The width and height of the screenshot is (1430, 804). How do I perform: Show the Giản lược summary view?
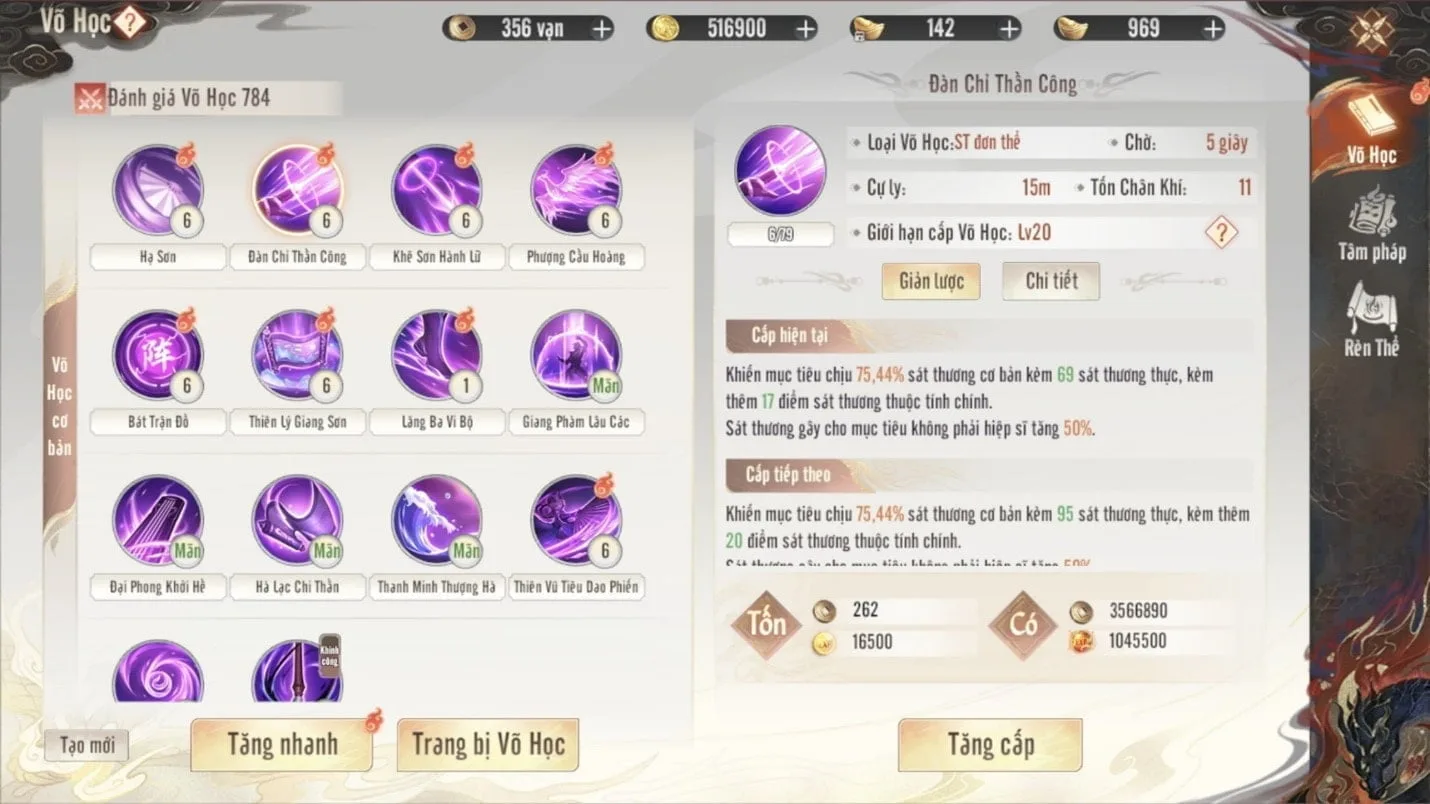tap(931, 282)
